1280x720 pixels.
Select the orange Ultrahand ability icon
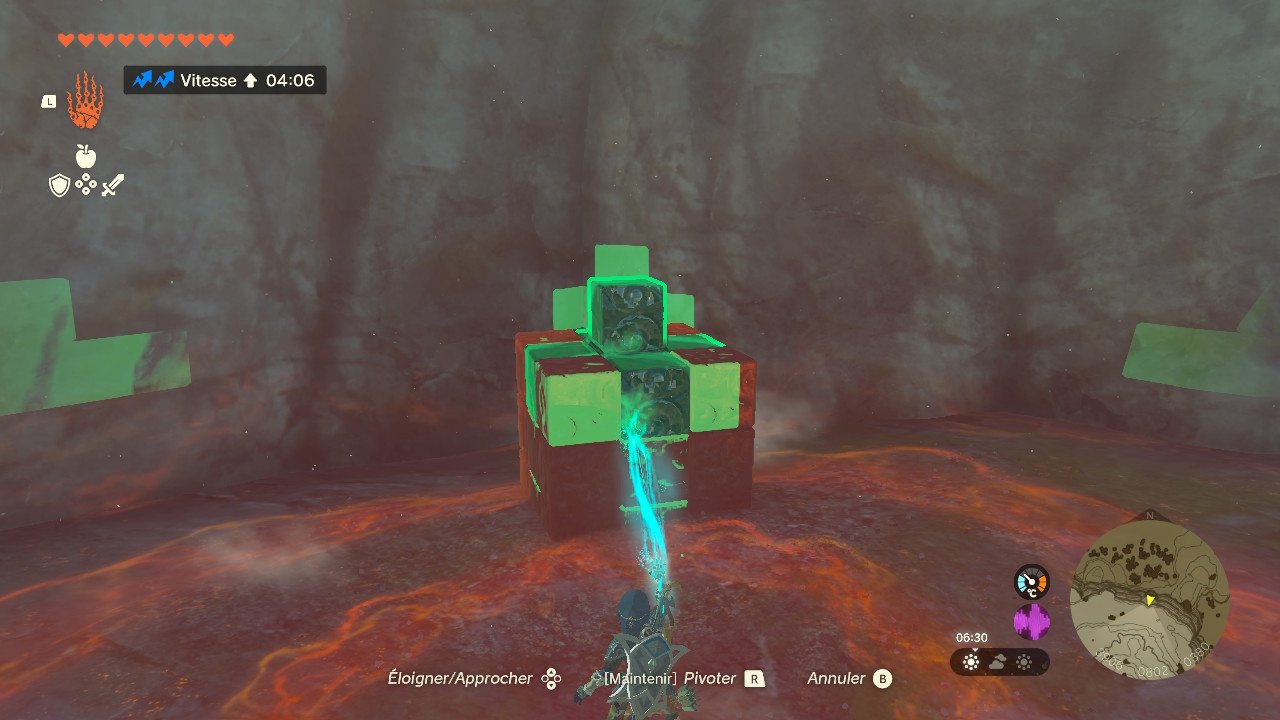(85, 101)
